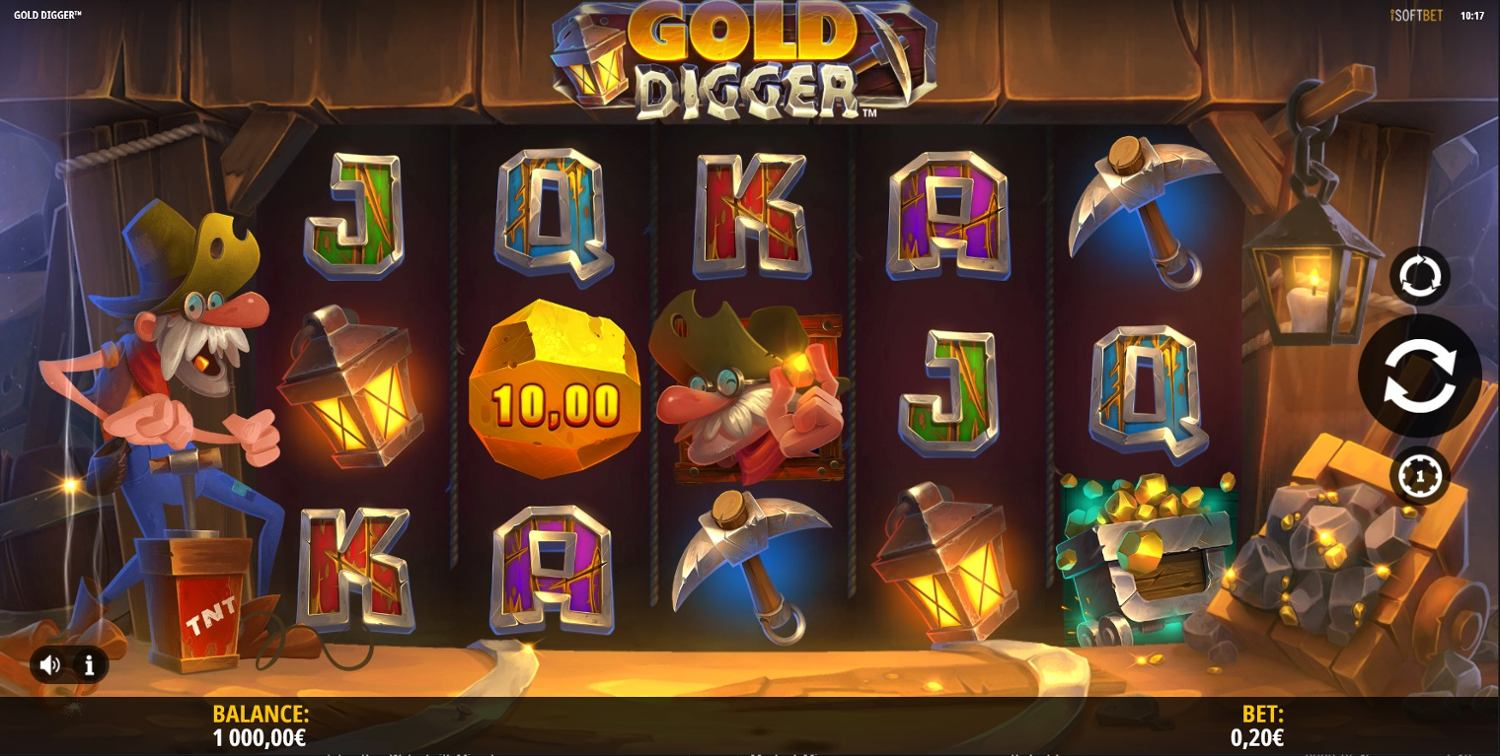The height and width of the screenshot is (756, 1500).
Task: Open autoplay with the small circular arrows button
Action: (1419, 276)
